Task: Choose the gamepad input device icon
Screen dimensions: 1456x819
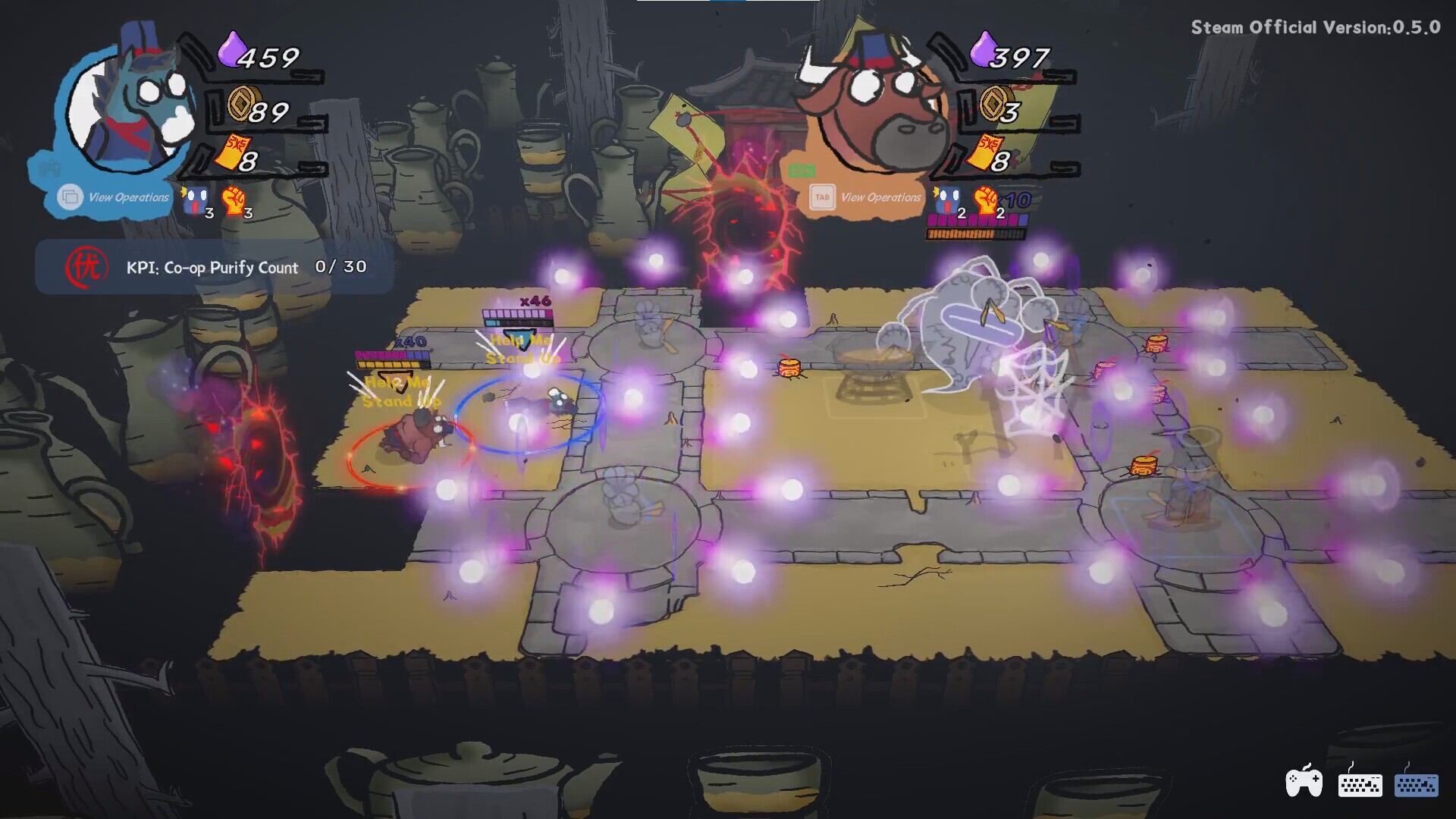Action: [1304, 782]
